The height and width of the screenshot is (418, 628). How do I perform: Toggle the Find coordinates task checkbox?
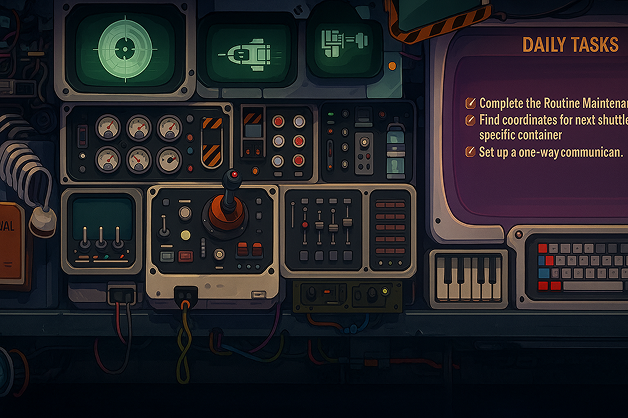pyautogui.click(x=471, y=119)
